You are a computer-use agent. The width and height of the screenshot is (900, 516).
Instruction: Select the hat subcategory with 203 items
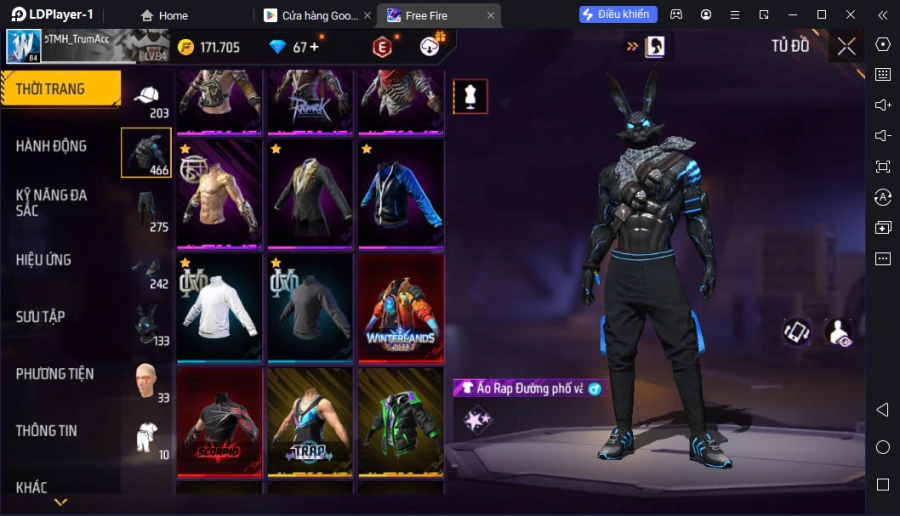click(147, 99)
